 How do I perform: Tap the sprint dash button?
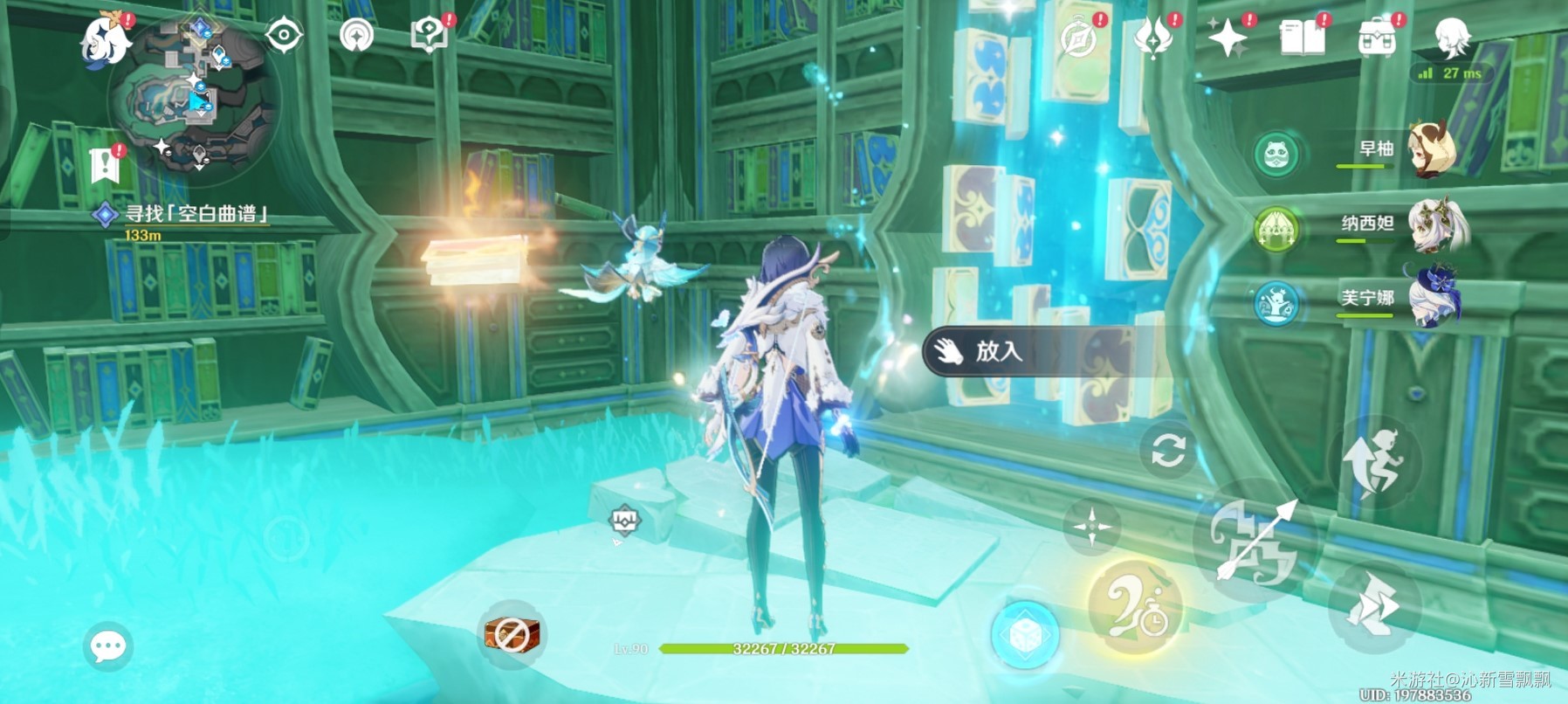[1373, 607]
